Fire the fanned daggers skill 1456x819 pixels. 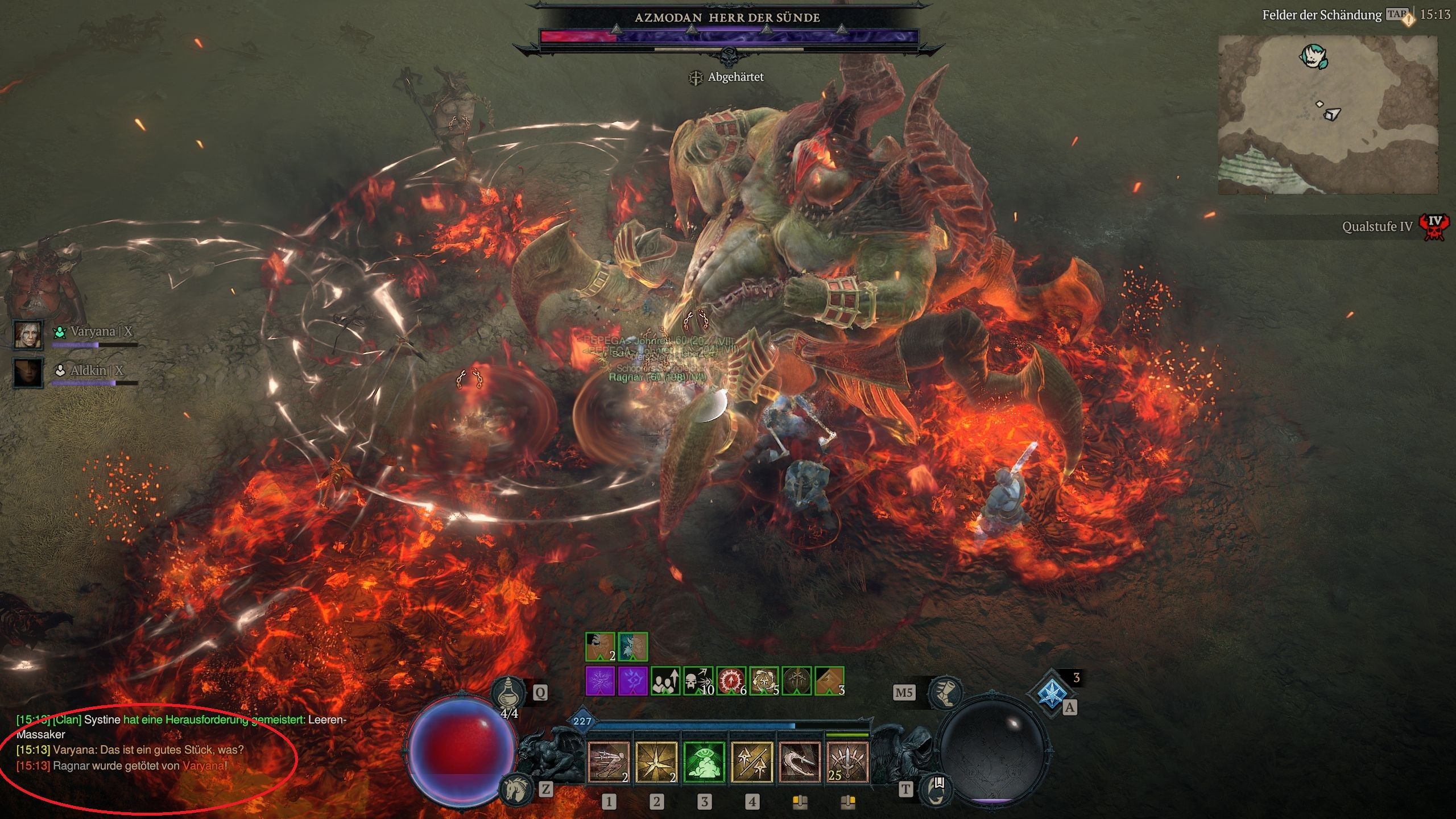[x=847, y=762]
